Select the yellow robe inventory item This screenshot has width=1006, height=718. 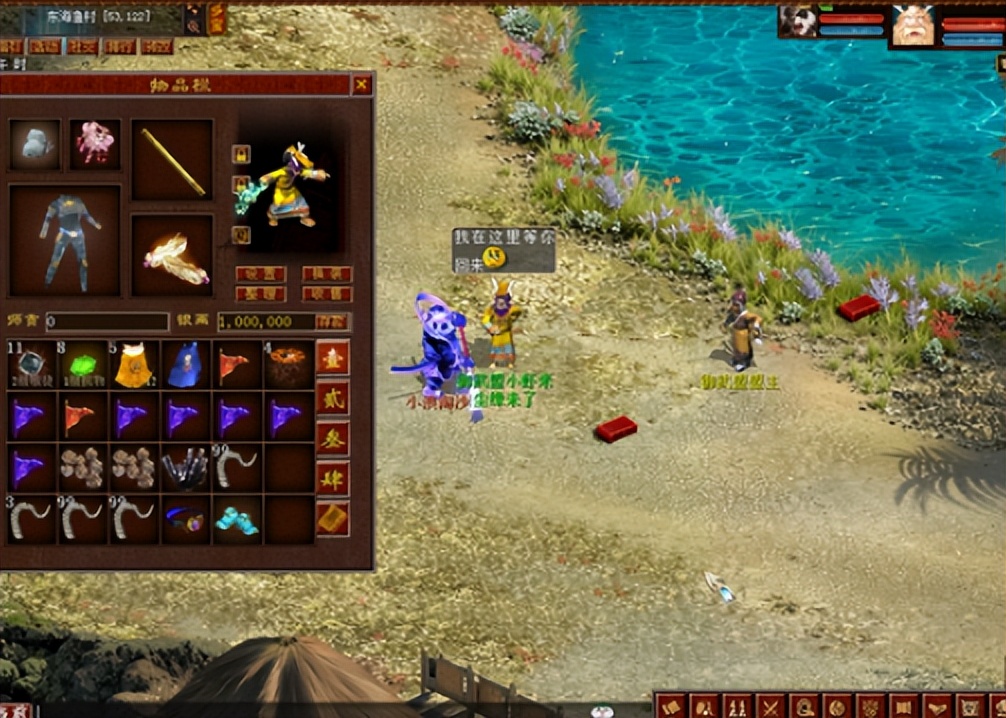pos(134,366)
